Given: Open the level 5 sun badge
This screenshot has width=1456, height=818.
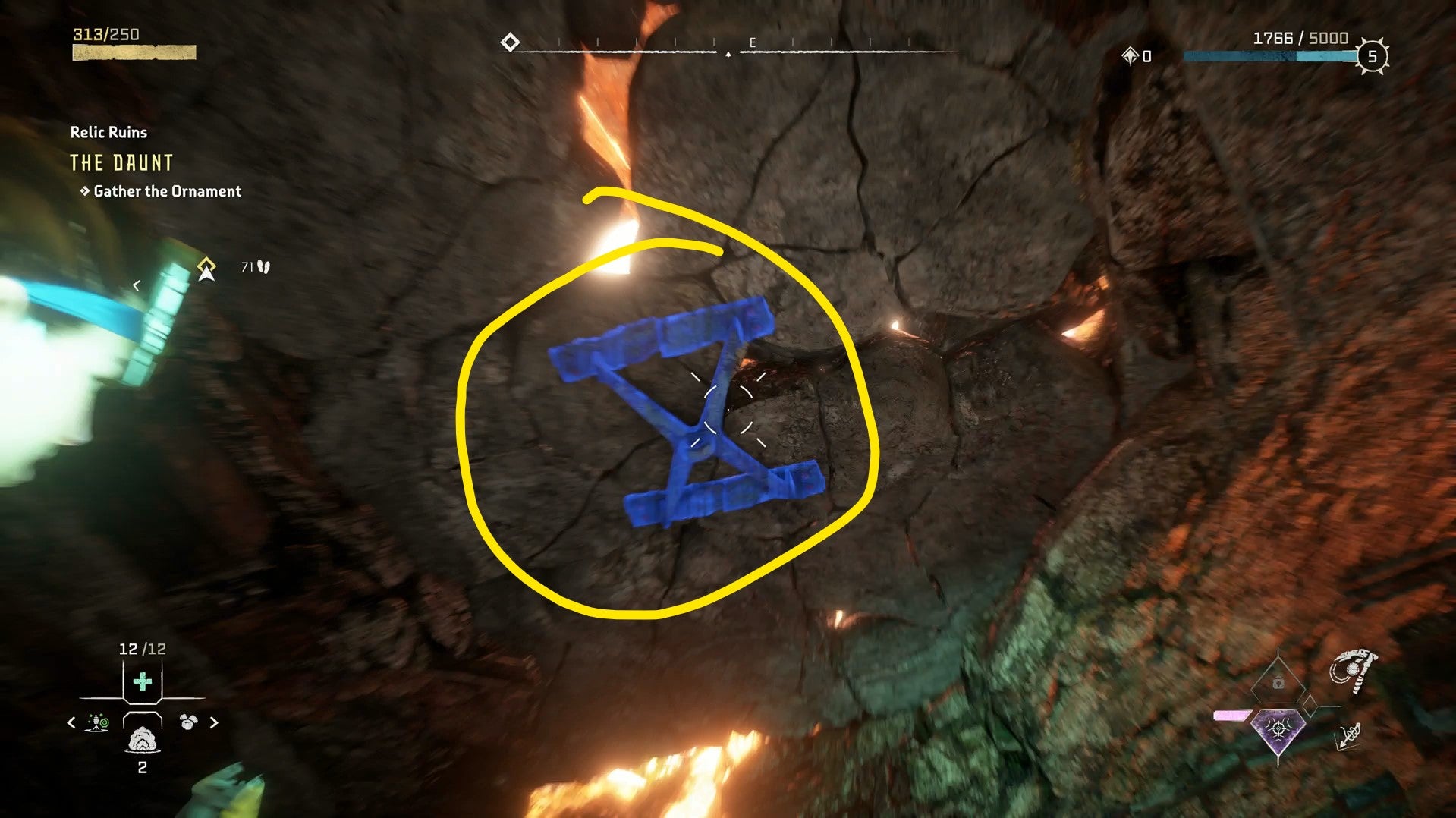Looking at the screenshot, I should pos(1372,56).
